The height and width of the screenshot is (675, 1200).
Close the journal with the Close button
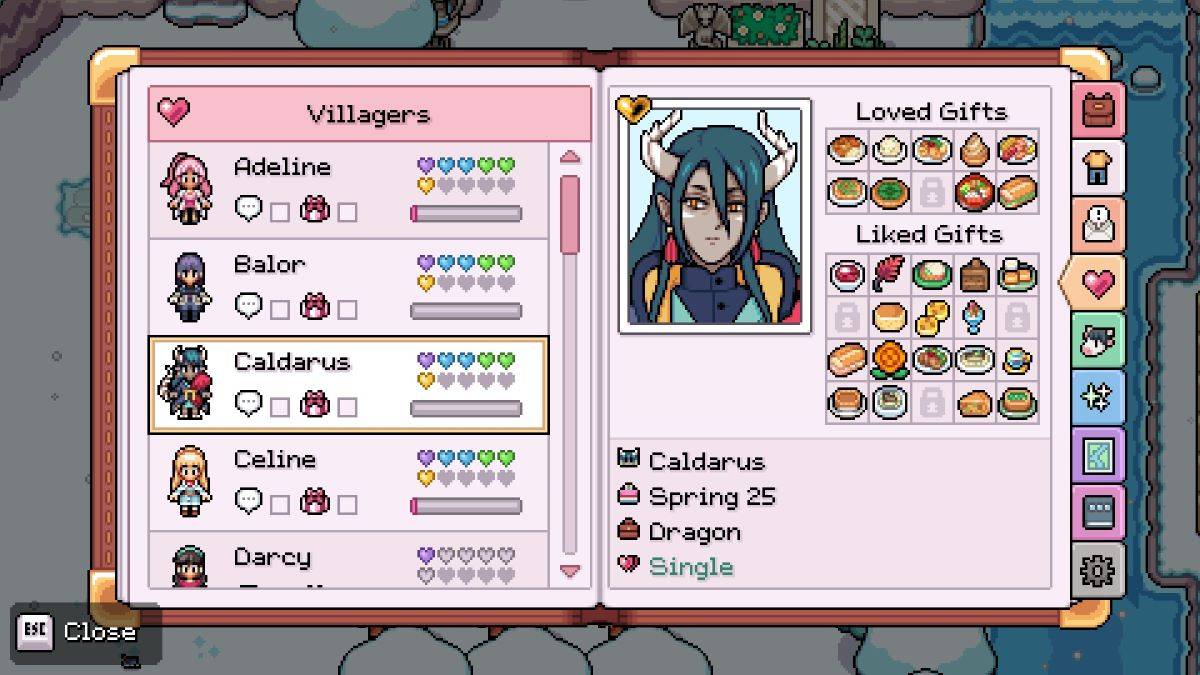click(85, 632)
